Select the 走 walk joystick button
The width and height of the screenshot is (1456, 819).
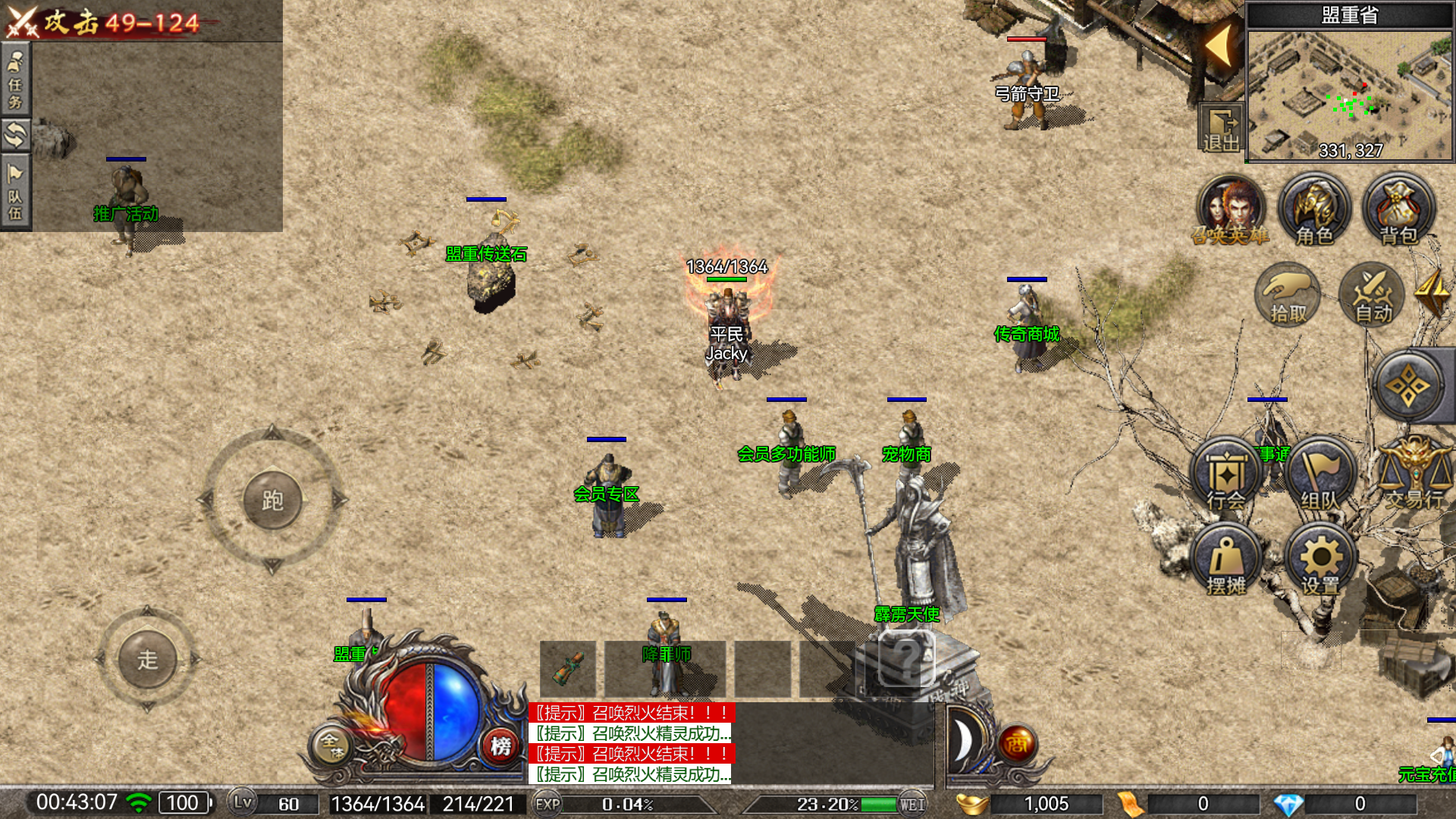point(147,659)
